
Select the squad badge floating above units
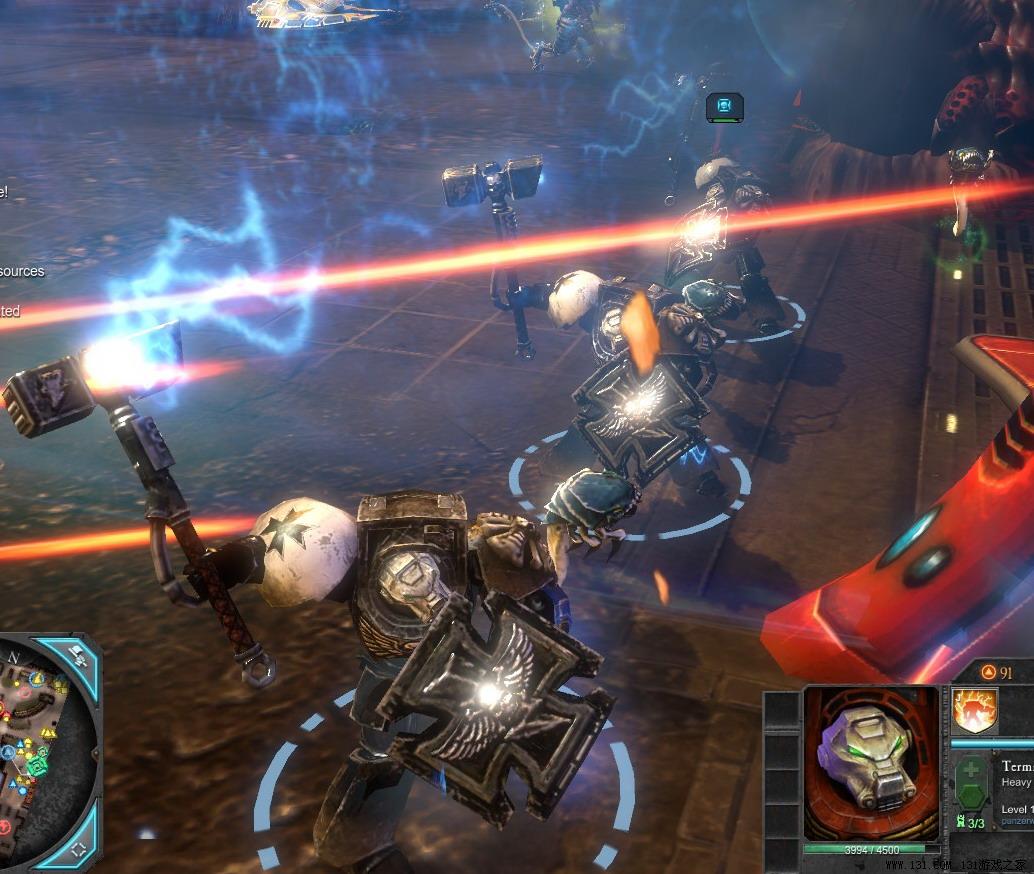(x=724, y=106)
